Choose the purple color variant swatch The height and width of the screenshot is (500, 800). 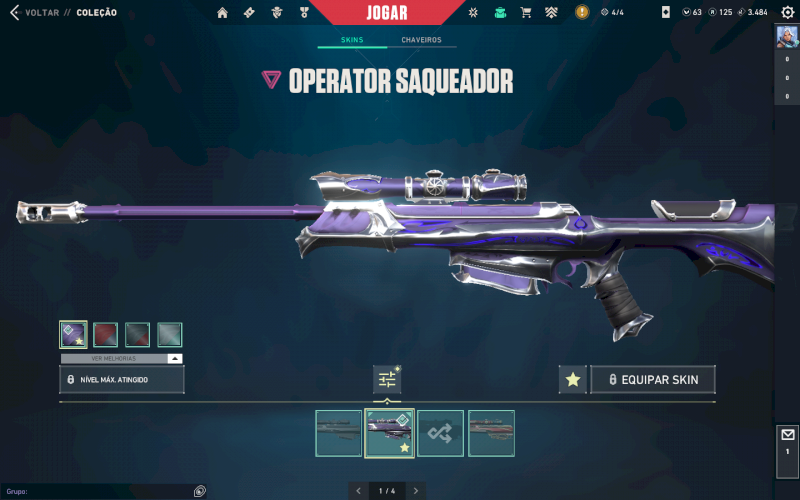pos(73,334)
